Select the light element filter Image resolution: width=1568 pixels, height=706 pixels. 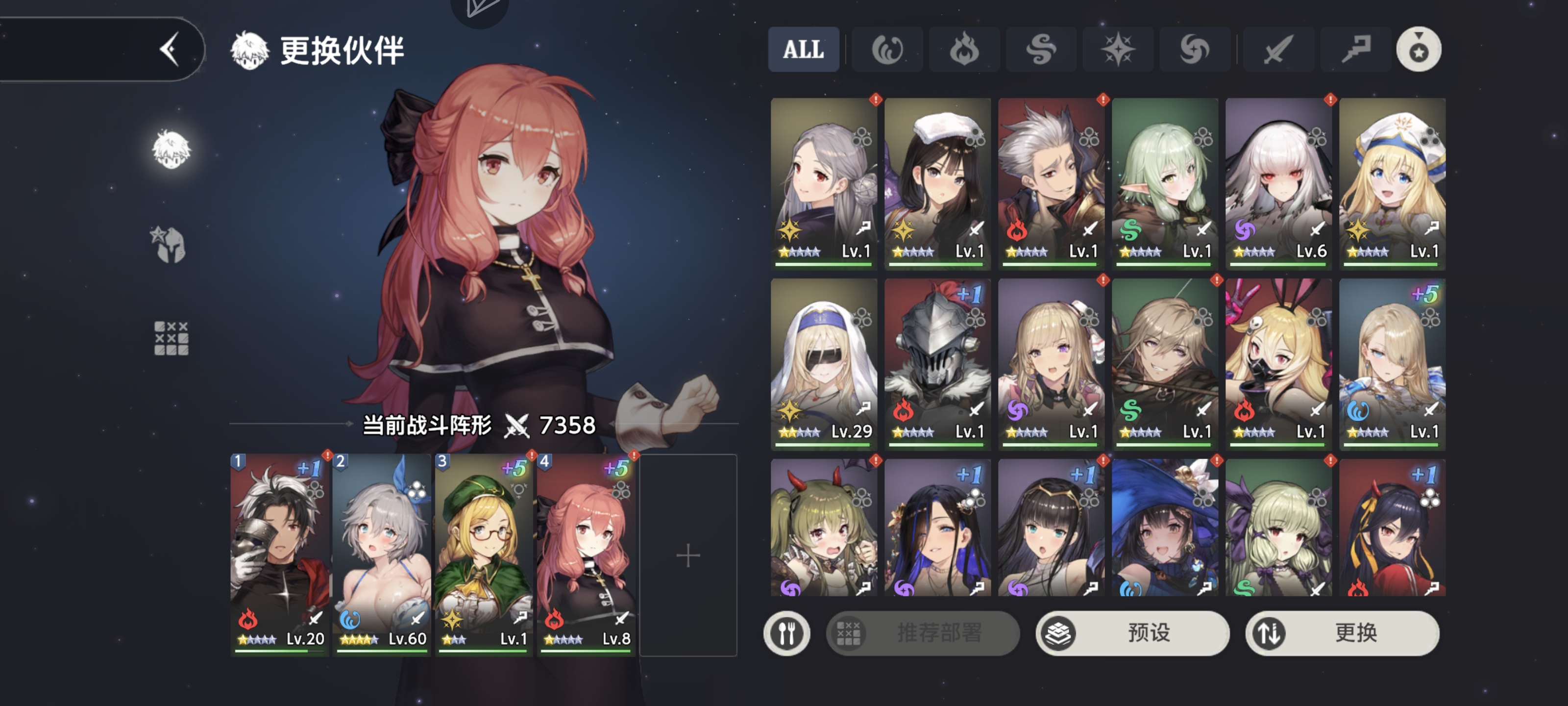tap(1118, 50)
